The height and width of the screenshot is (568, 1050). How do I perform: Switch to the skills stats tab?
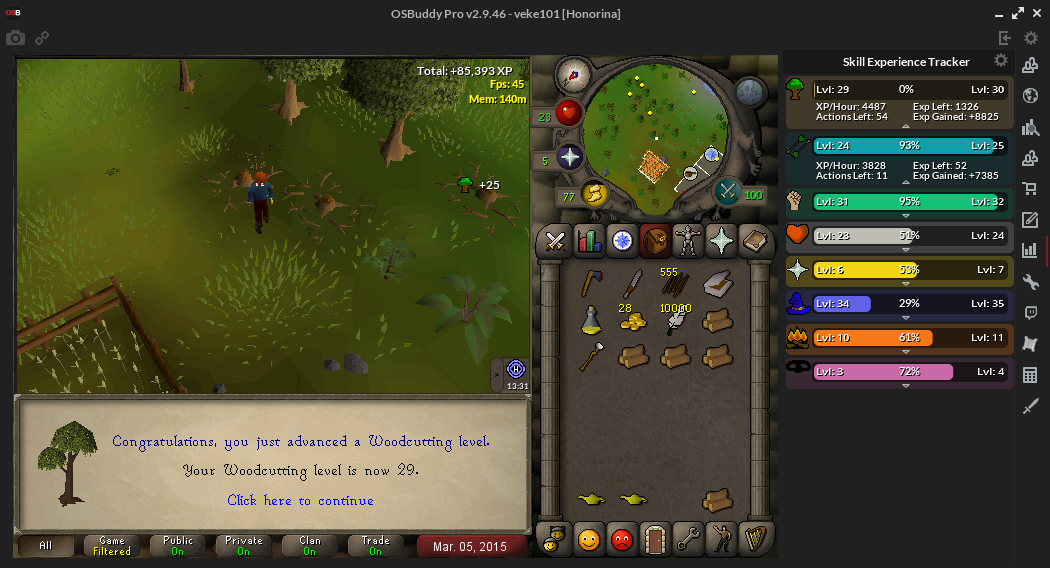click(589, 241)
